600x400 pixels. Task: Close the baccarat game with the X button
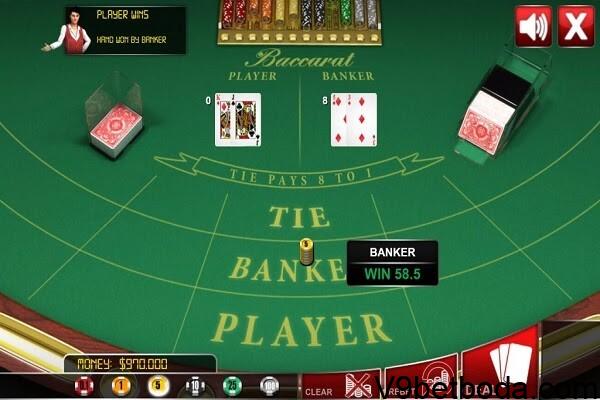tap(575, 26)
